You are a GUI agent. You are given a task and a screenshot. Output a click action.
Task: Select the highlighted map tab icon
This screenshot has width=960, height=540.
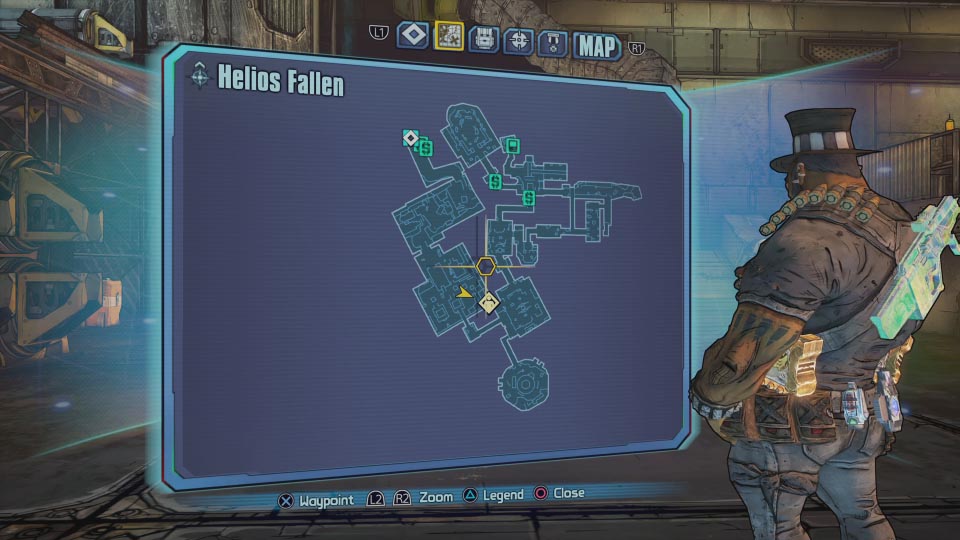point(449,36)
